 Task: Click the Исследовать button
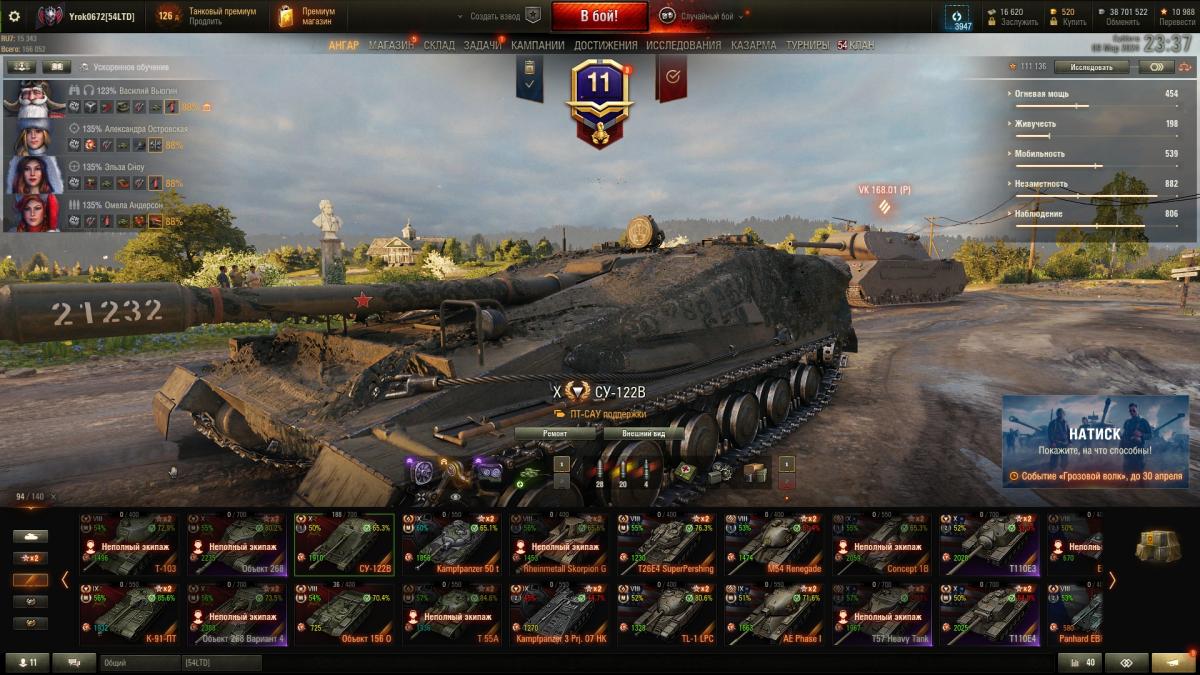[1090, 67]
